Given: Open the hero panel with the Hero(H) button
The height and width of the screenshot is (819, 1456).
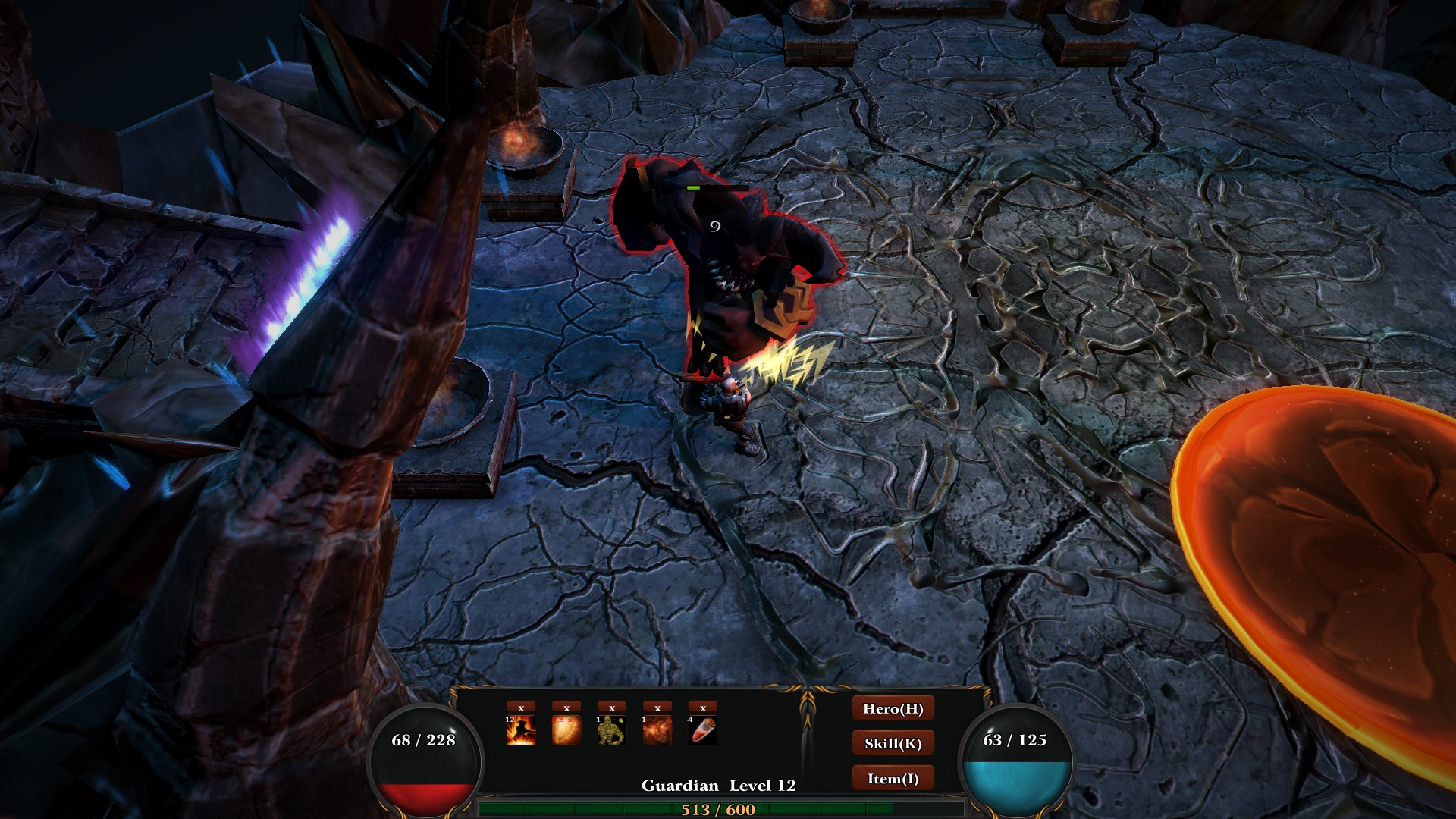Looking at the screenshot, I should click(893, 709).
